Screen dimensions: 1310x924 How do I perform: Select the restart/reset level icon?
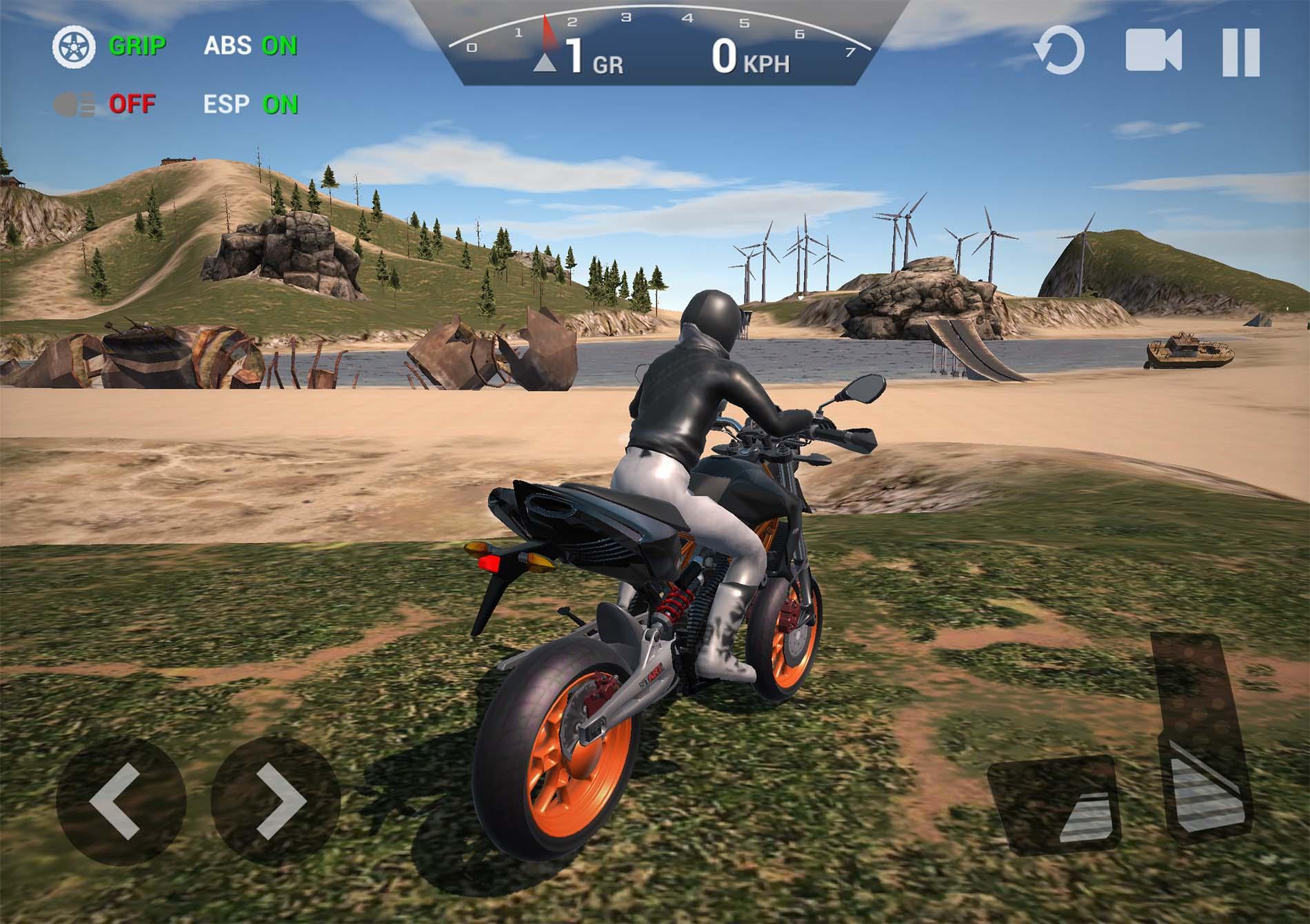point(1061,50)
